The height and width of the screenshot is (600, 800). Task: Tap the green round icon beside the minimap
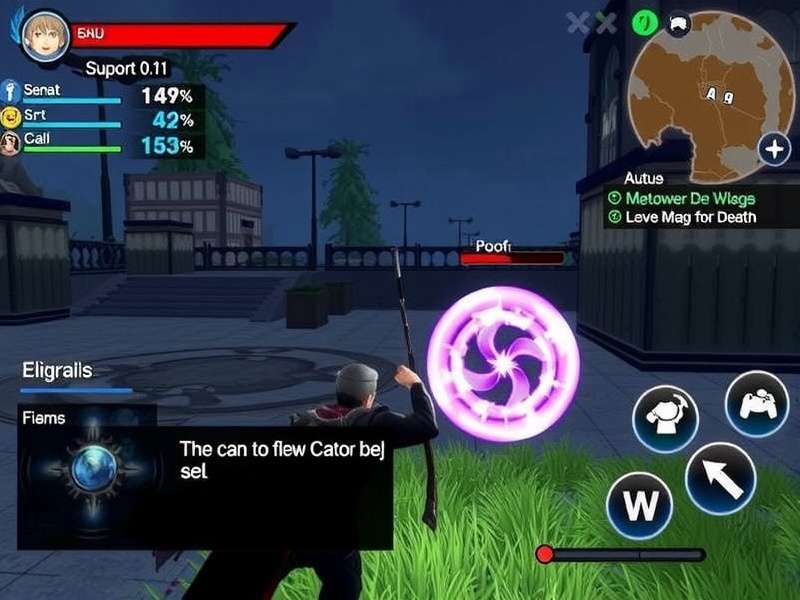click(645, 22)
